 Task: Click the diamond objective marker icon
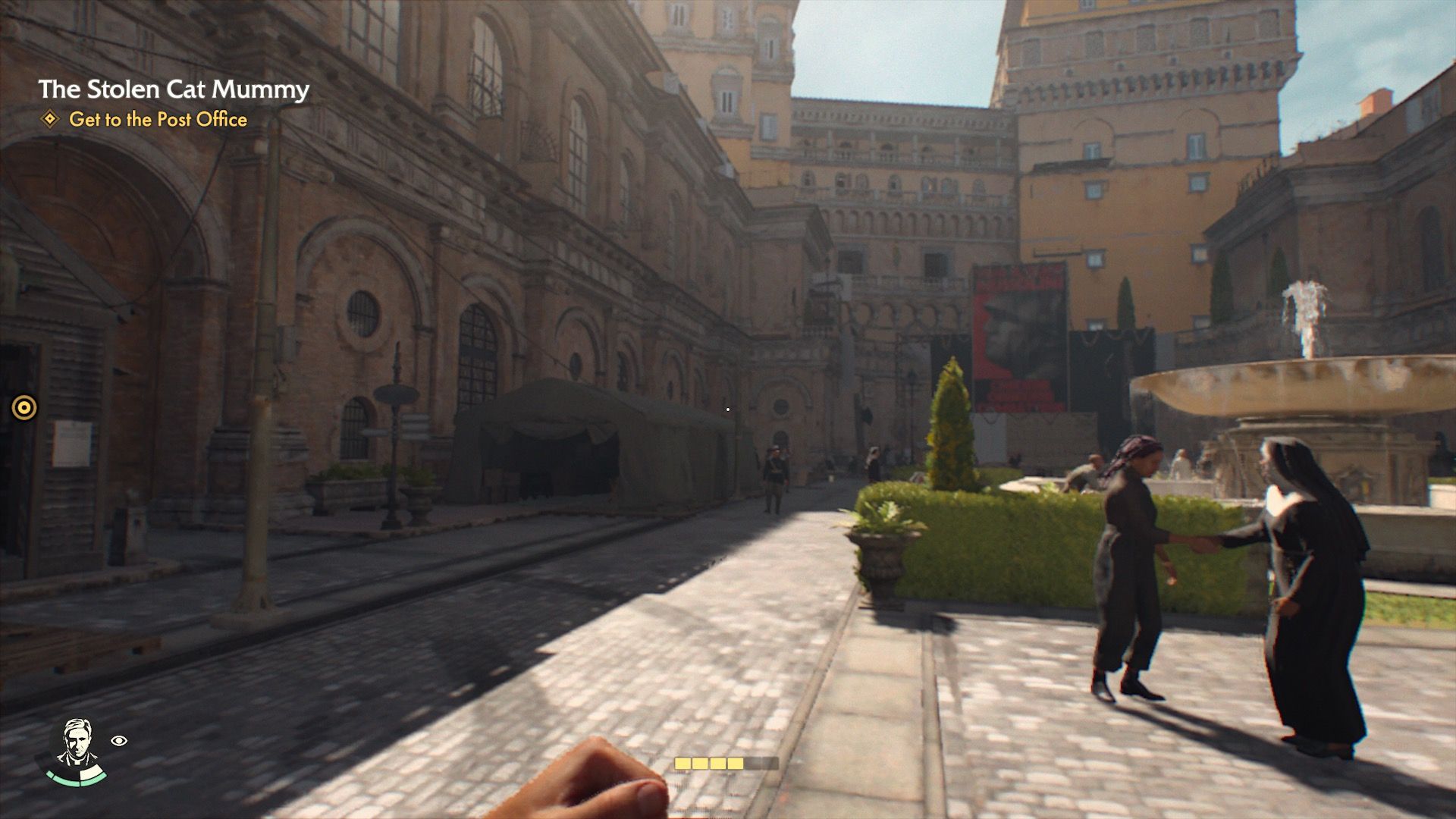(x=50, y=119)
